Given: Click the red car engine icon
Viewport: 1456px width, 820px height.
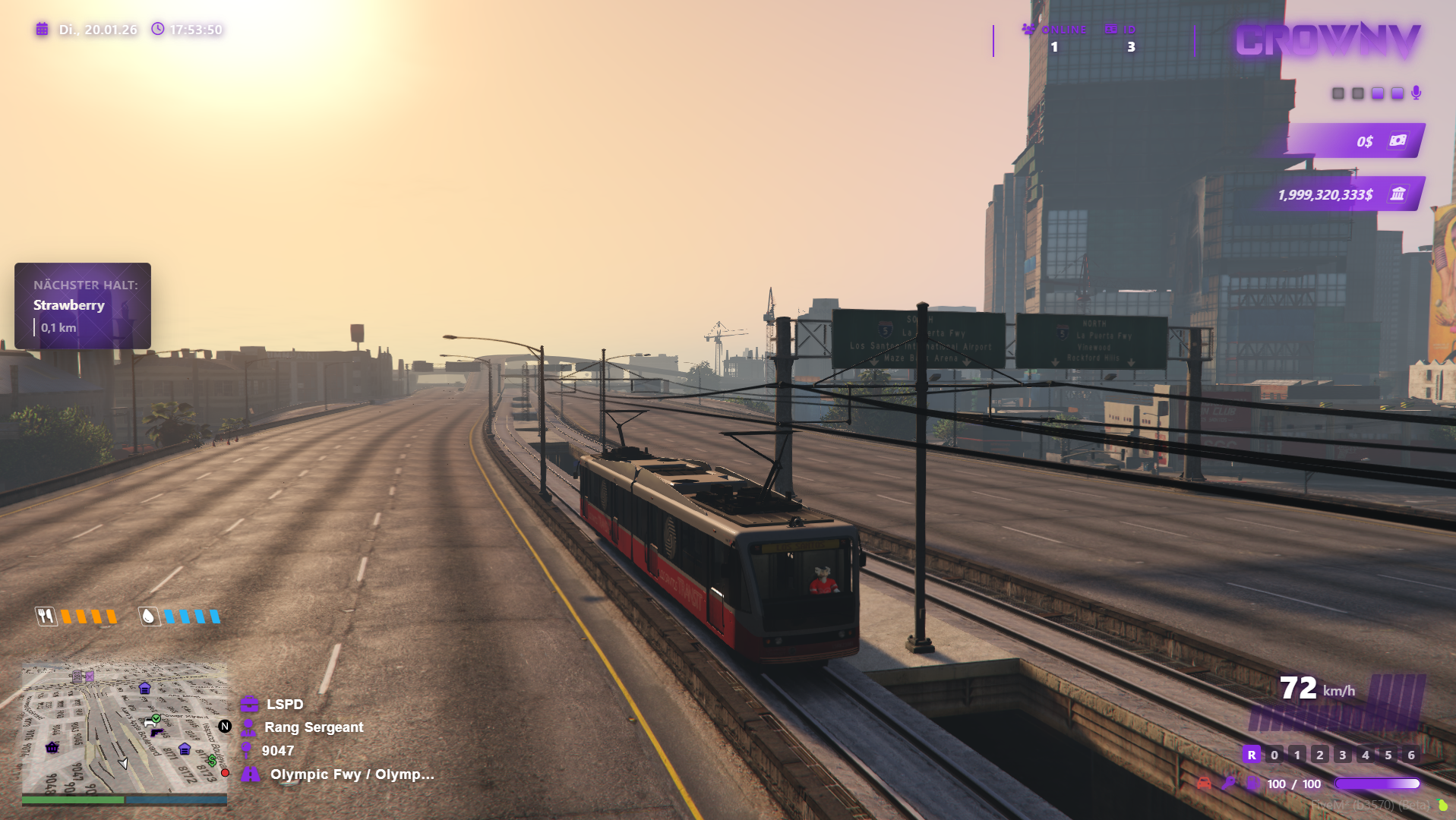Looking at the screenshot, I should coord(1204,783).
